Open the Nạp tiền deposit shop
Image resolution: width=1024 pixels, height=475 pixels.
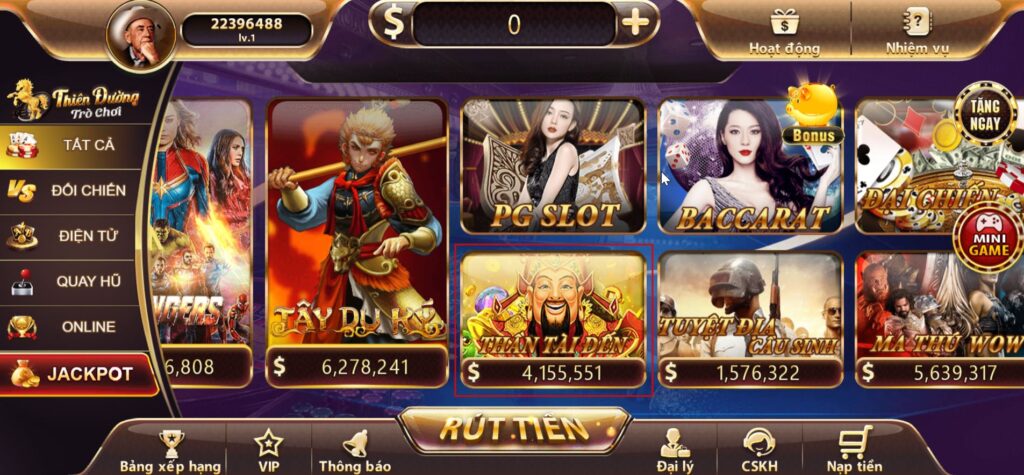(x=854, y=450)
